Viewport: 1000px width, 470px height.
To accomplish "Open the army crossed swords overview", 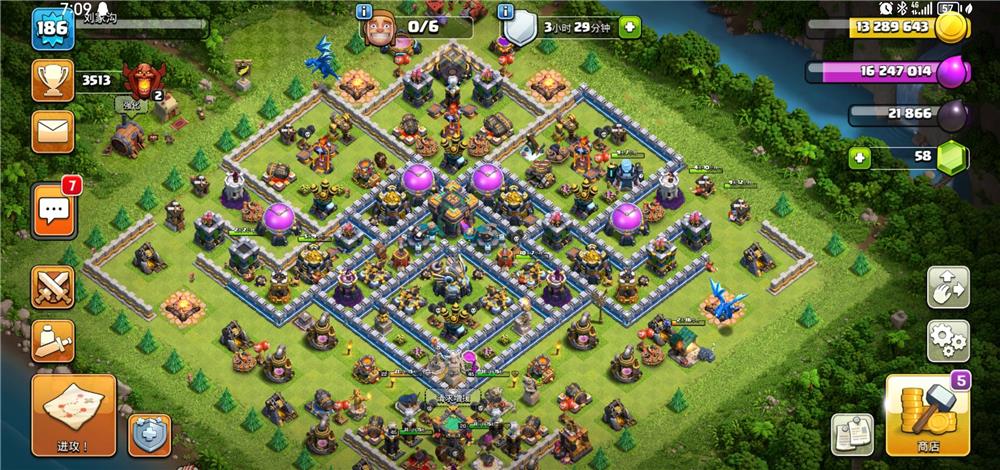I will (x=52, y=288).
